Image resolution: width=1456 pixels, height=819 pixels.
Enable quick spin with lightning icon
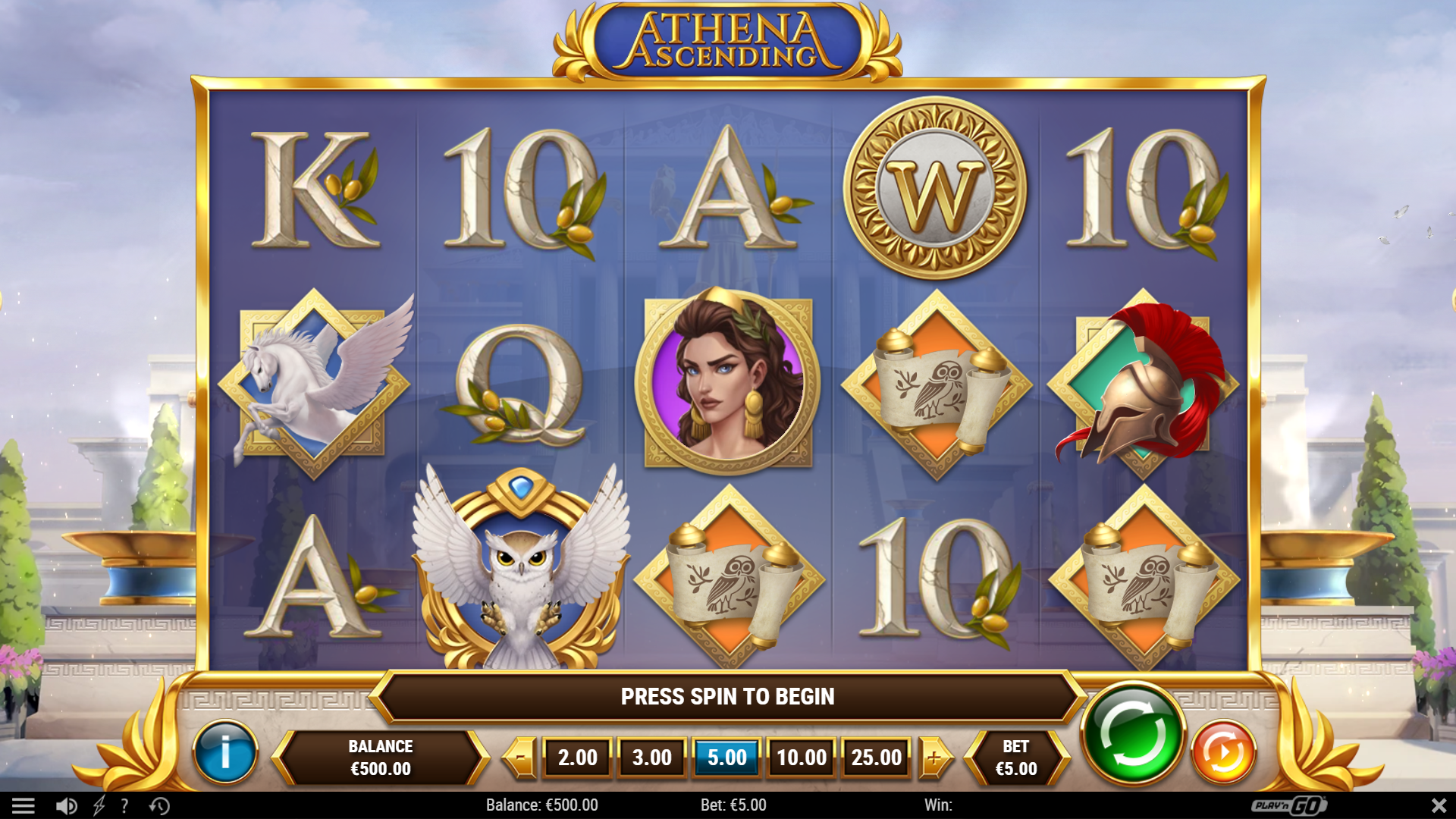(x=97, y=805)
